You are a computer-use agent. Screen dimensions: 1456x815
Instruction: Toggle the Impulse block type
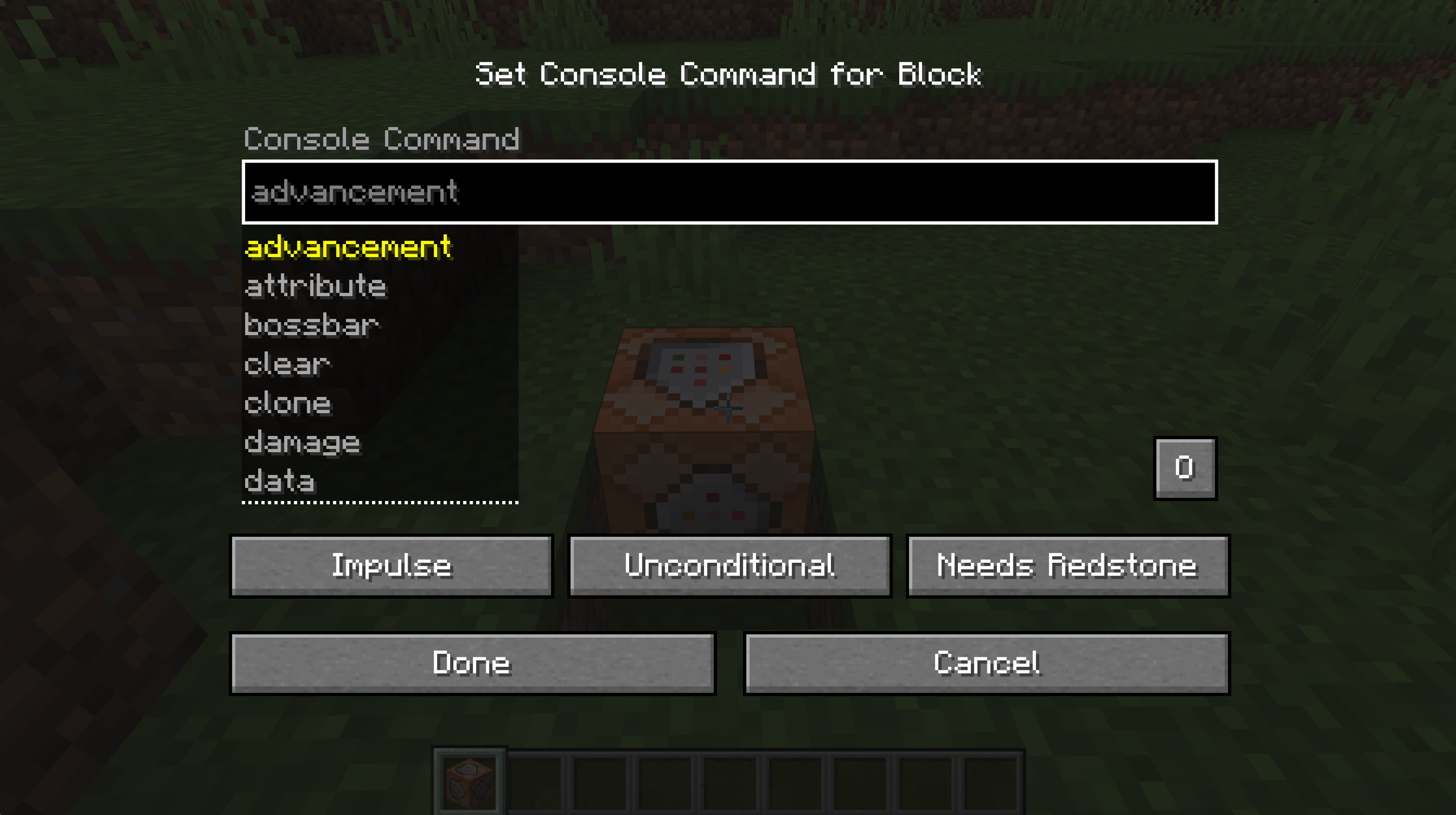click(391, 566)
